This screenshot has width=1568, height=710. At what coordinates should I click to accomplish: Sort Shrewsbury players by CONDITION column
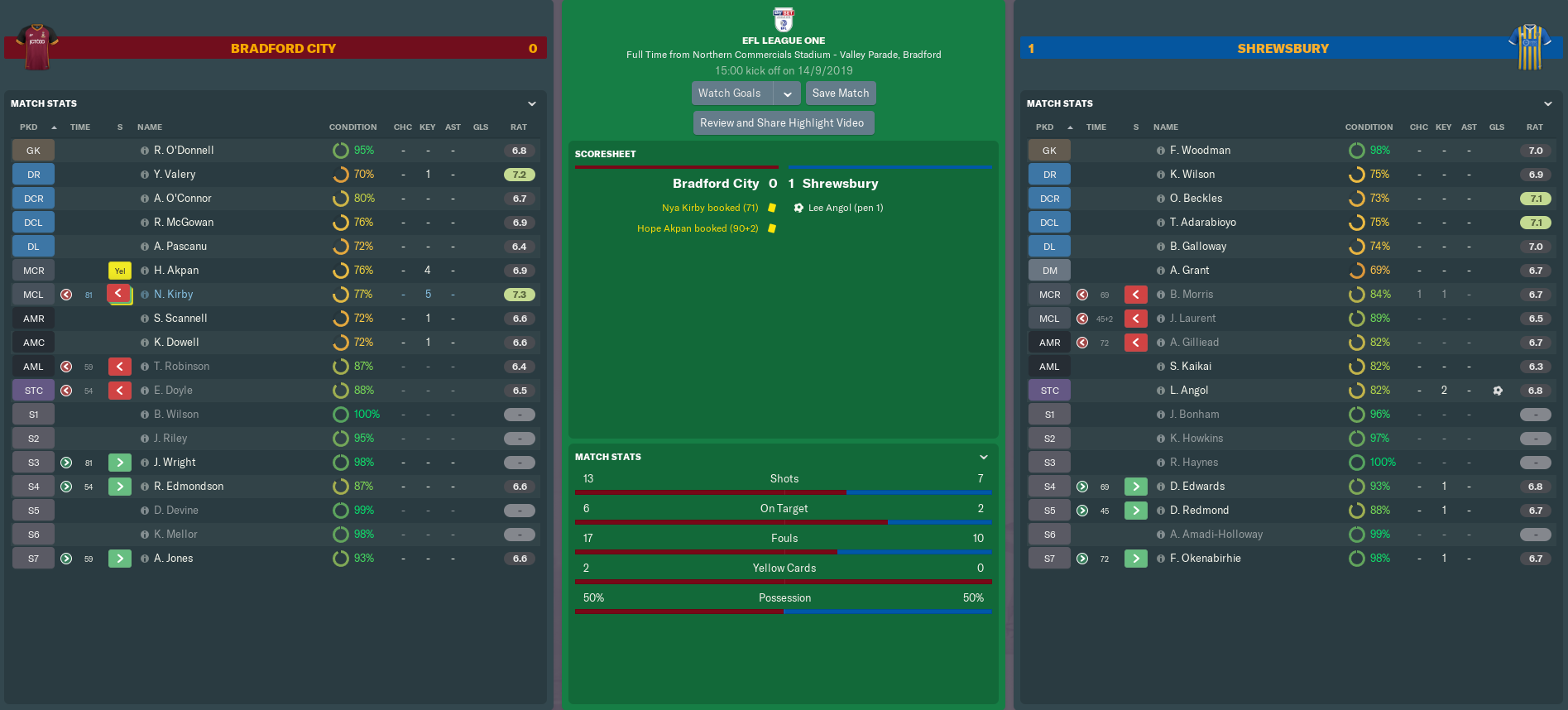tap(1369, 127)
